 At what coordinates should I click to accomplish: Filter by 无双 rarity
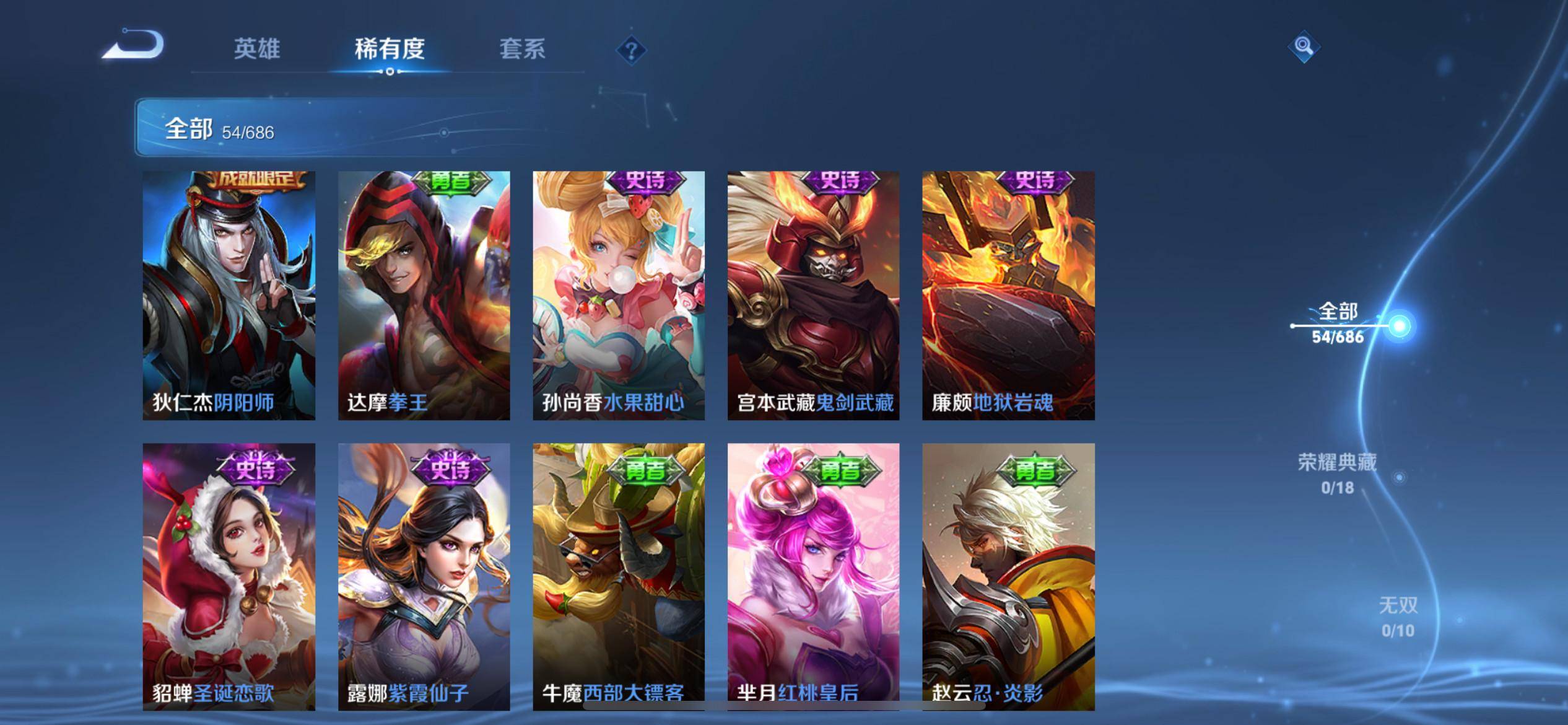coord(1398,617)
